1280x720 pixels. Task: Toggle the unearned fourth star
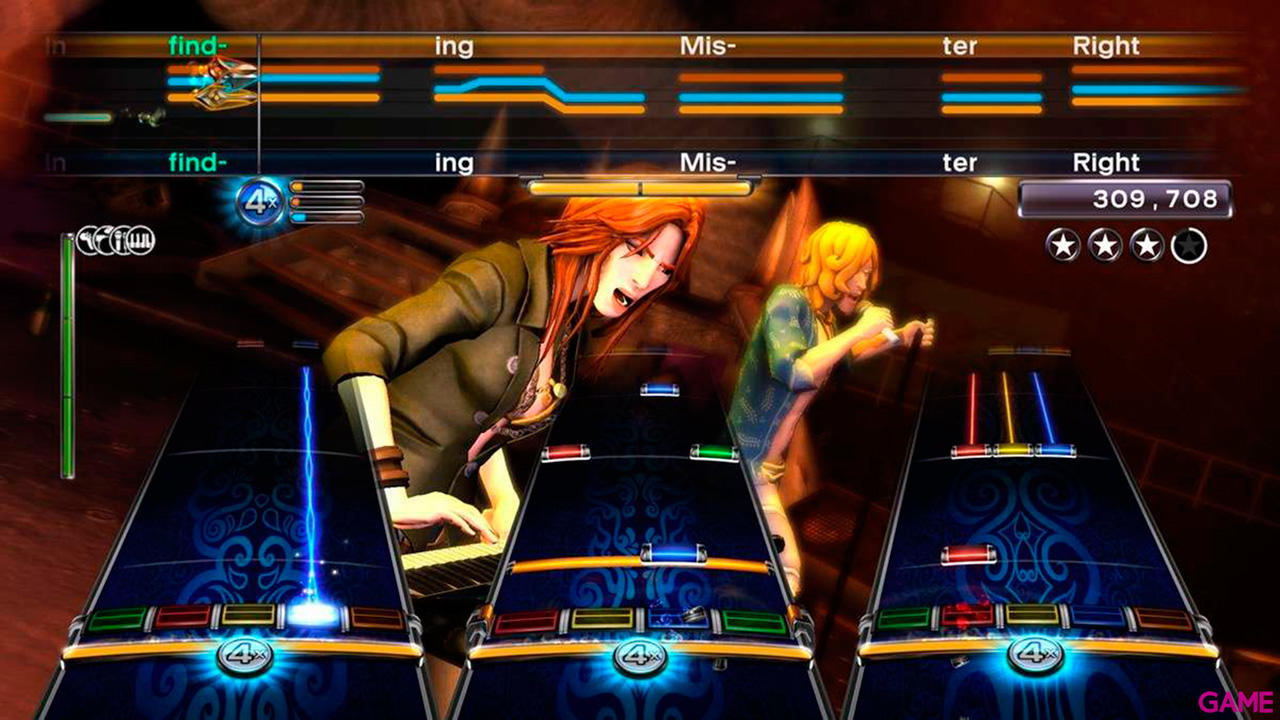[1187, 243]
